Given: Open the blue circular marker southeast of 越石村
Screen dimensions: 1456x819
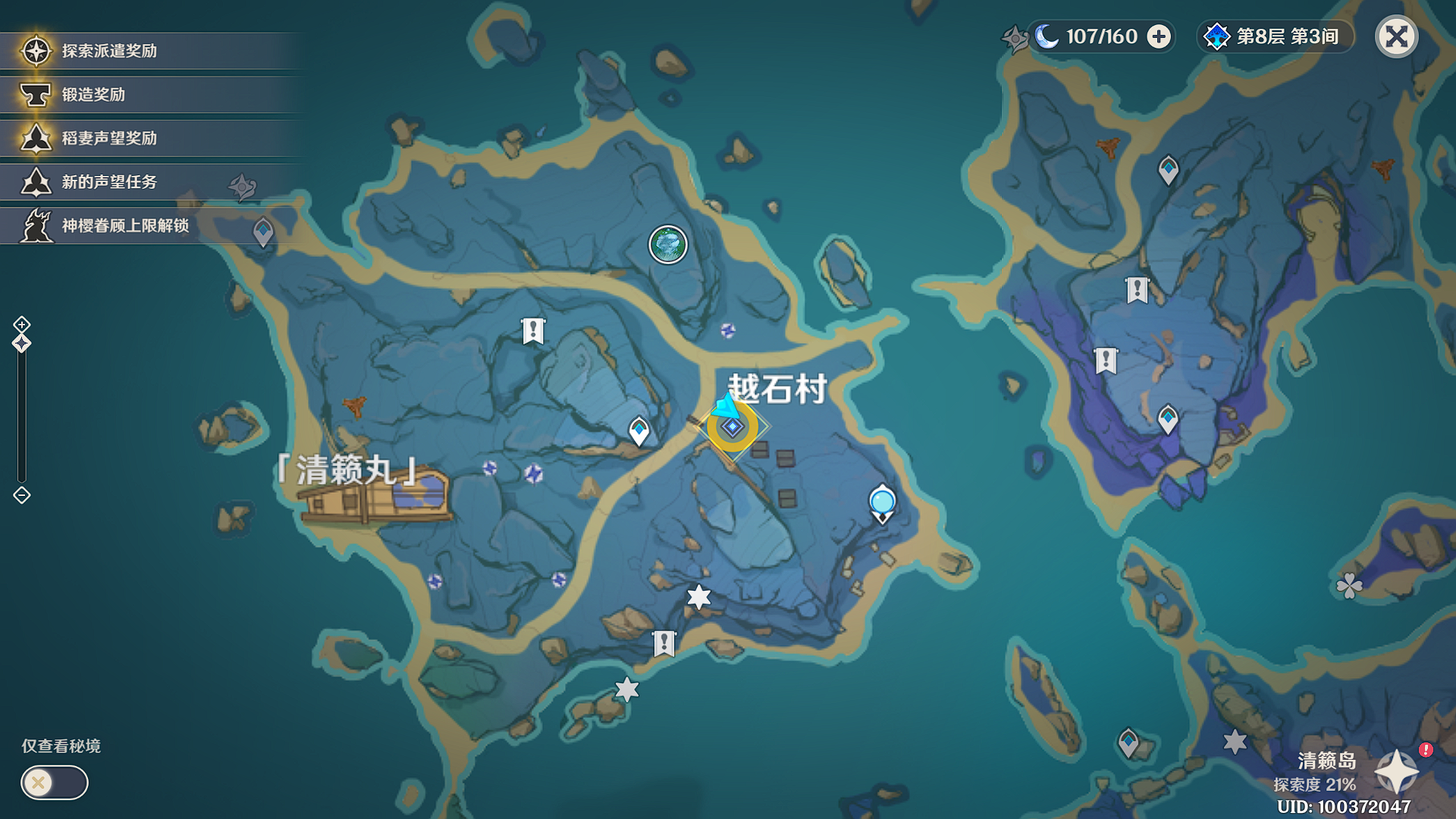Looking at the screenshot, I should click(880, 500).
